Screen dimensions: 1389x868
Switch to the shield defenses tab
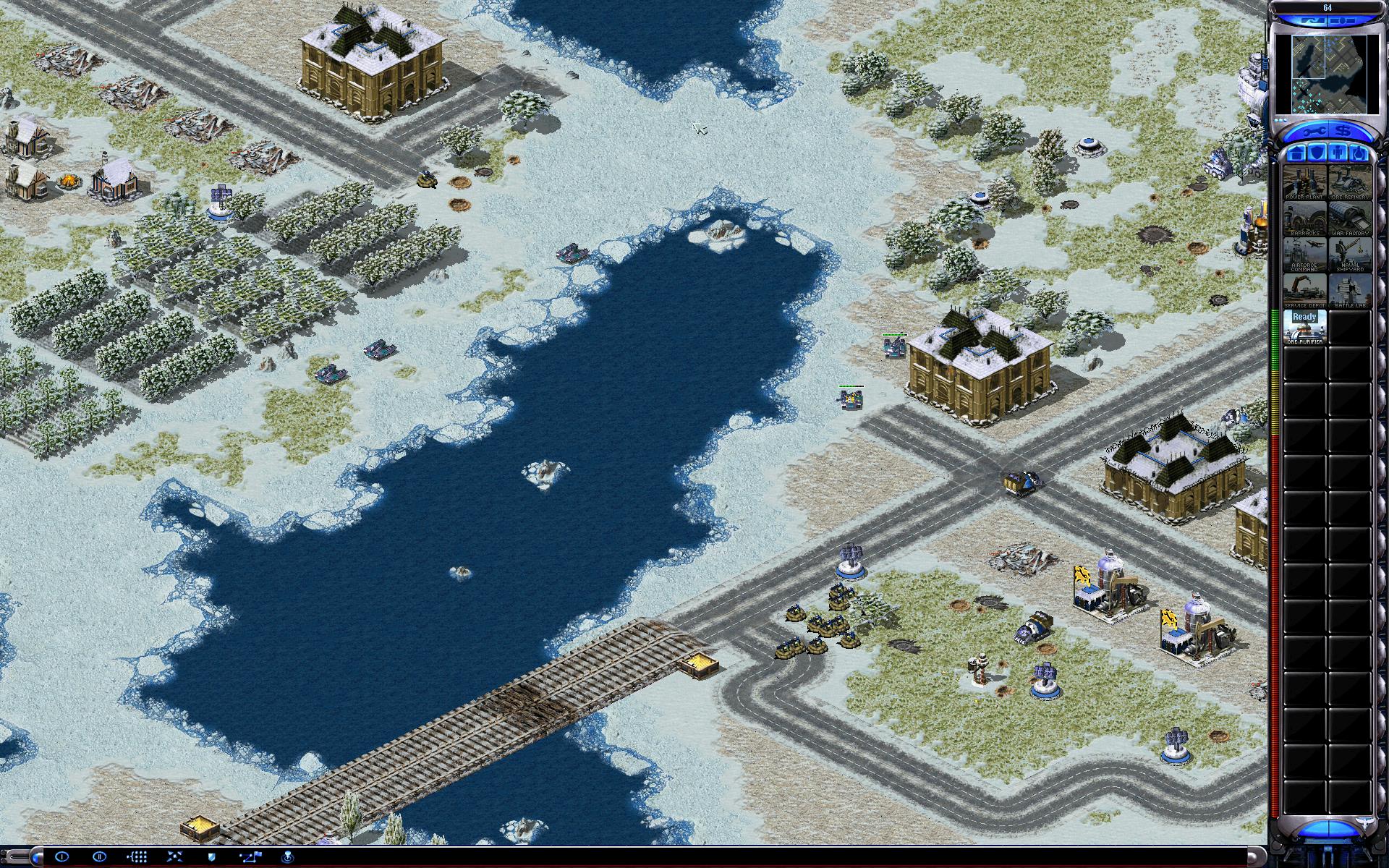pyautogui.click(x=1317, y=153)
